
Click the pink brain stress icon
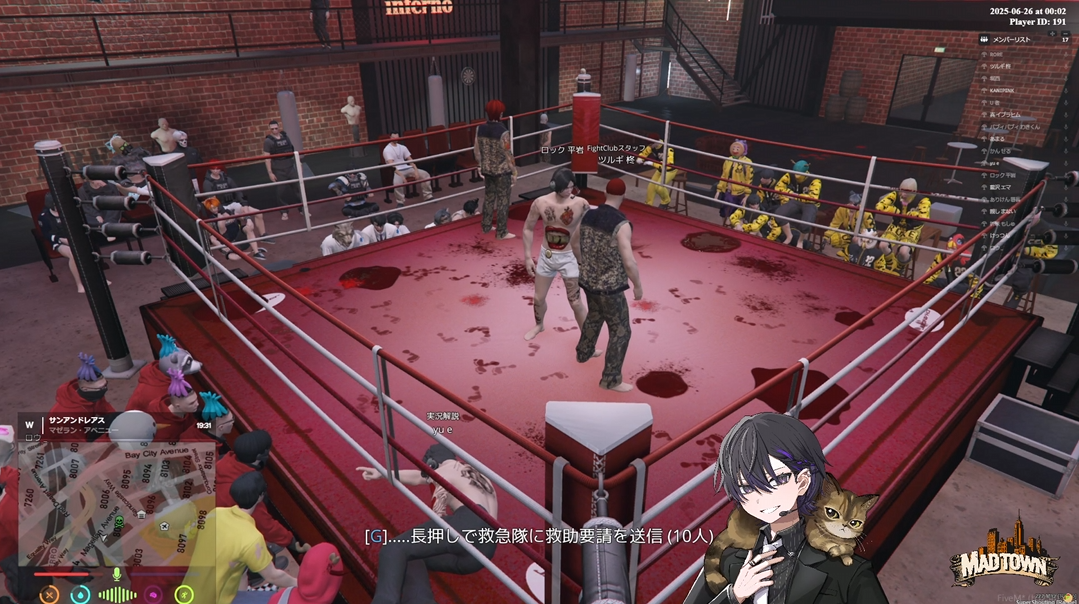pos(152,595)
